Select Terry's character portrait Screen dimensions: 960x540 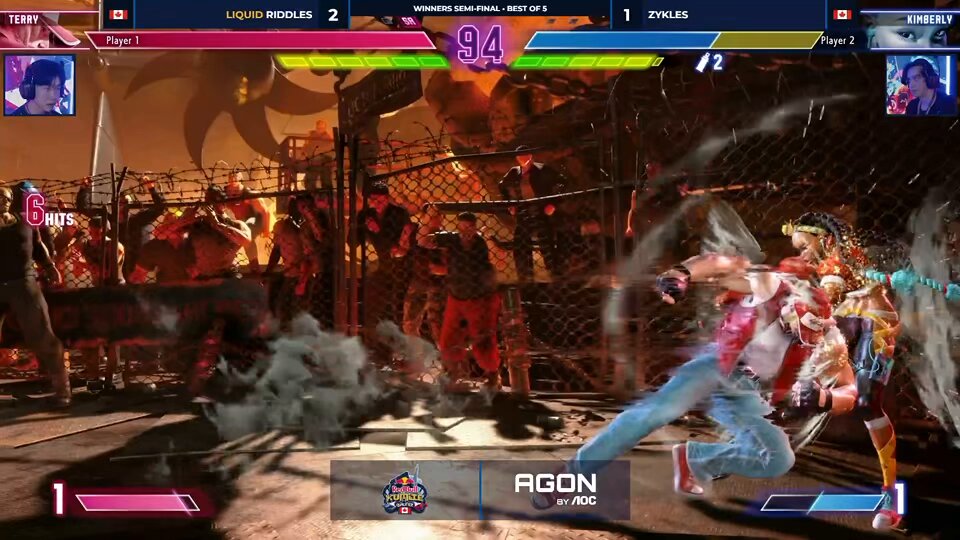(40, 32)
